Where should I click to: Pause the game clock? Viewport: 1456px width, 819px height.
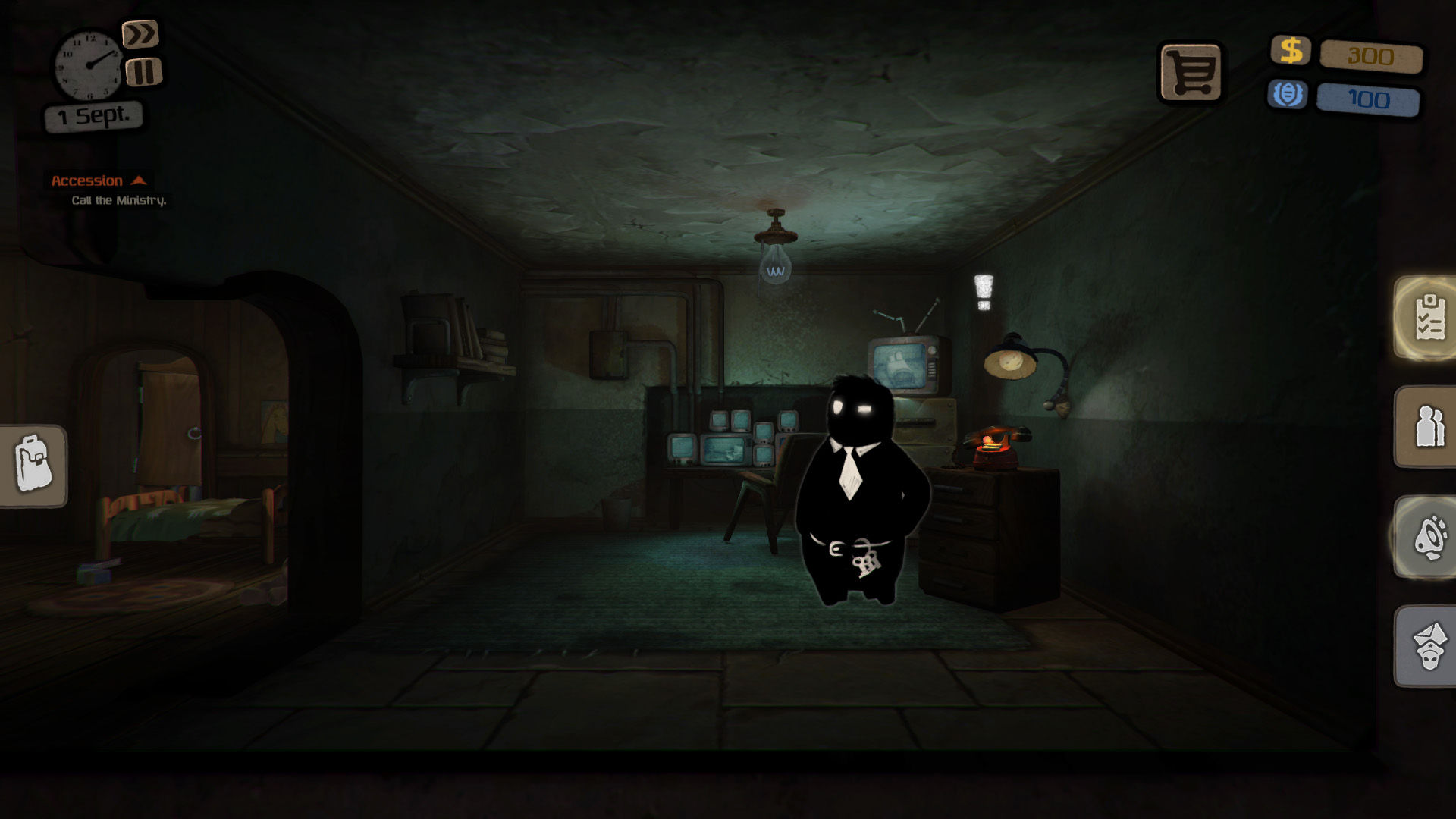pyautogui.click(x=142, y=73)
